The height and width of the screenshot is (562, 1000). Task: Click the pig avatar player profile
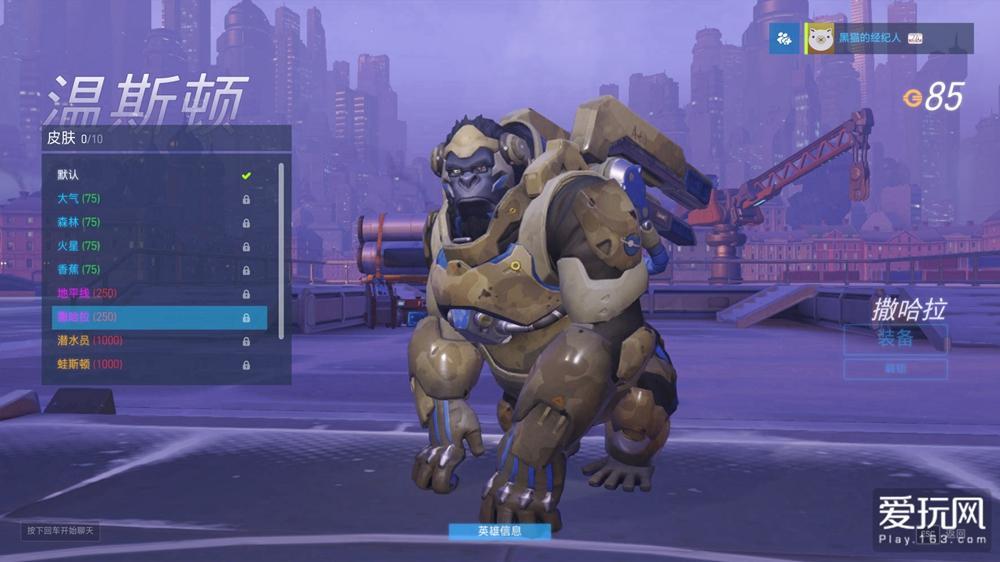pos(821,38)
